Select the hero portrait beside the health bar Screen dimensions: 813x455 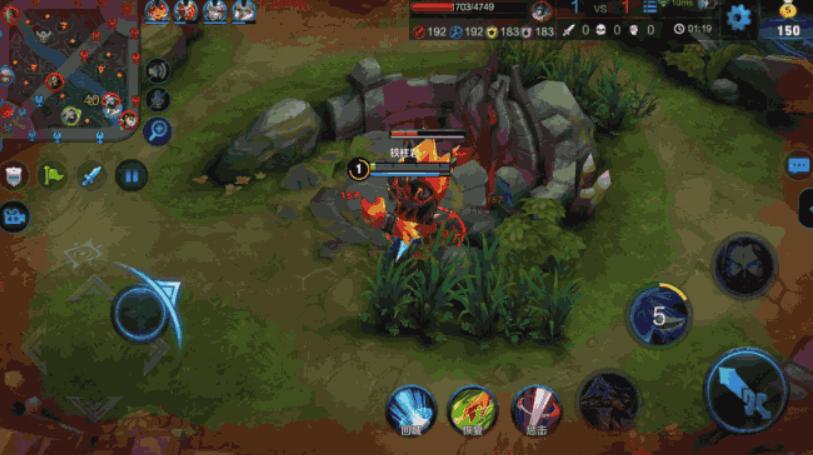click(541, 11)
